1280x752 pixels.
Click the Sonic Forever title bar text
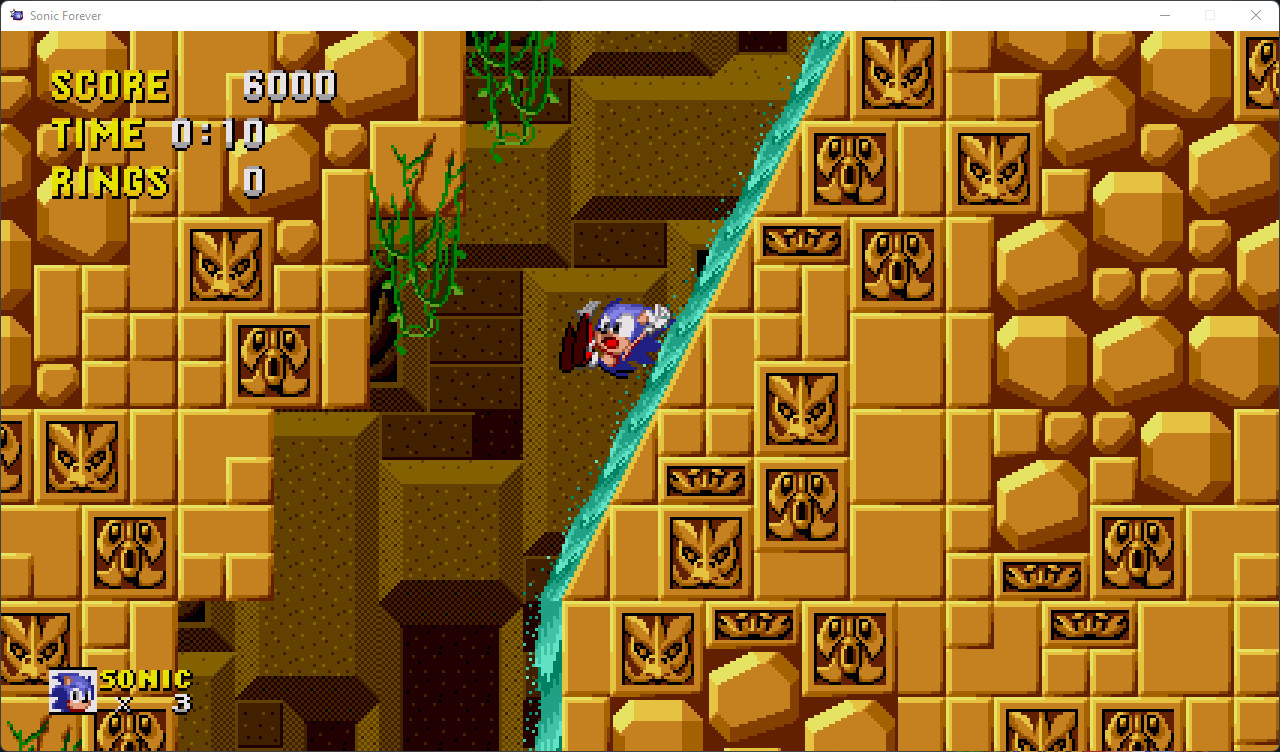(x=68, y=15)
